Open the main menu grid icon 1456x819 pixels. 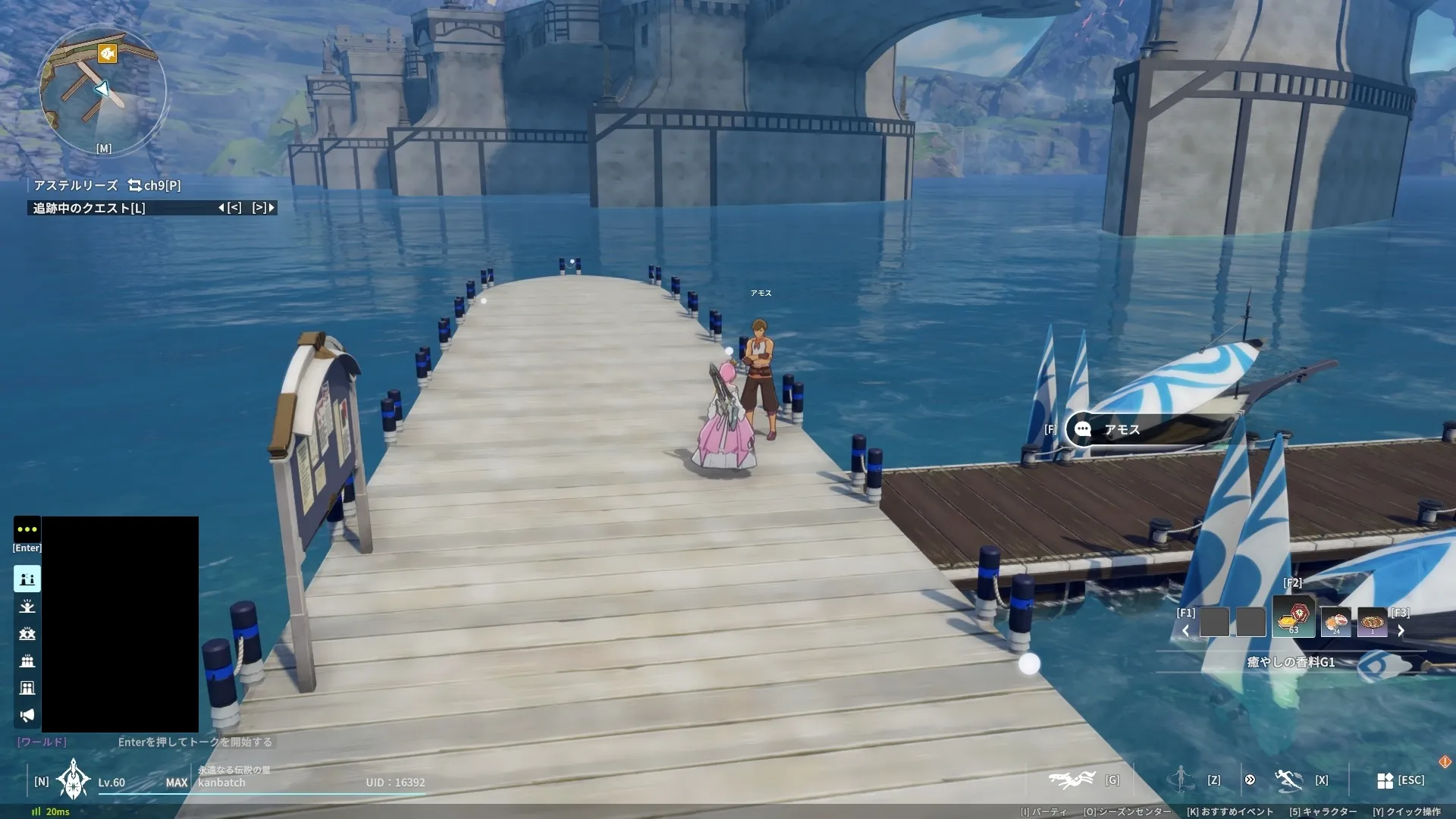coord(1385,780)
